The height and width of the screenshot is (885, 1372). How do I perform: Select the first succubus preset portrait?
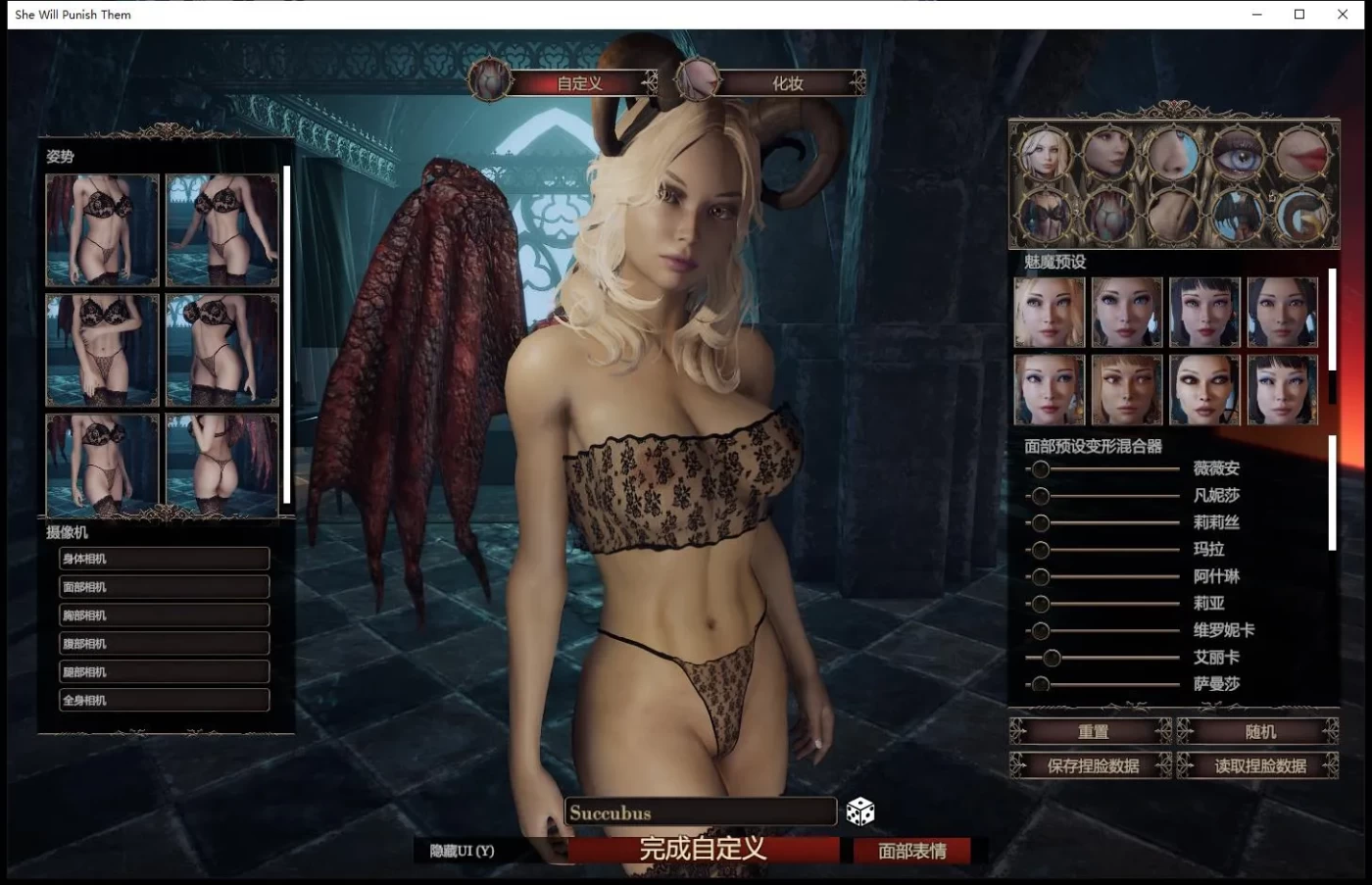pos(1047,312)
